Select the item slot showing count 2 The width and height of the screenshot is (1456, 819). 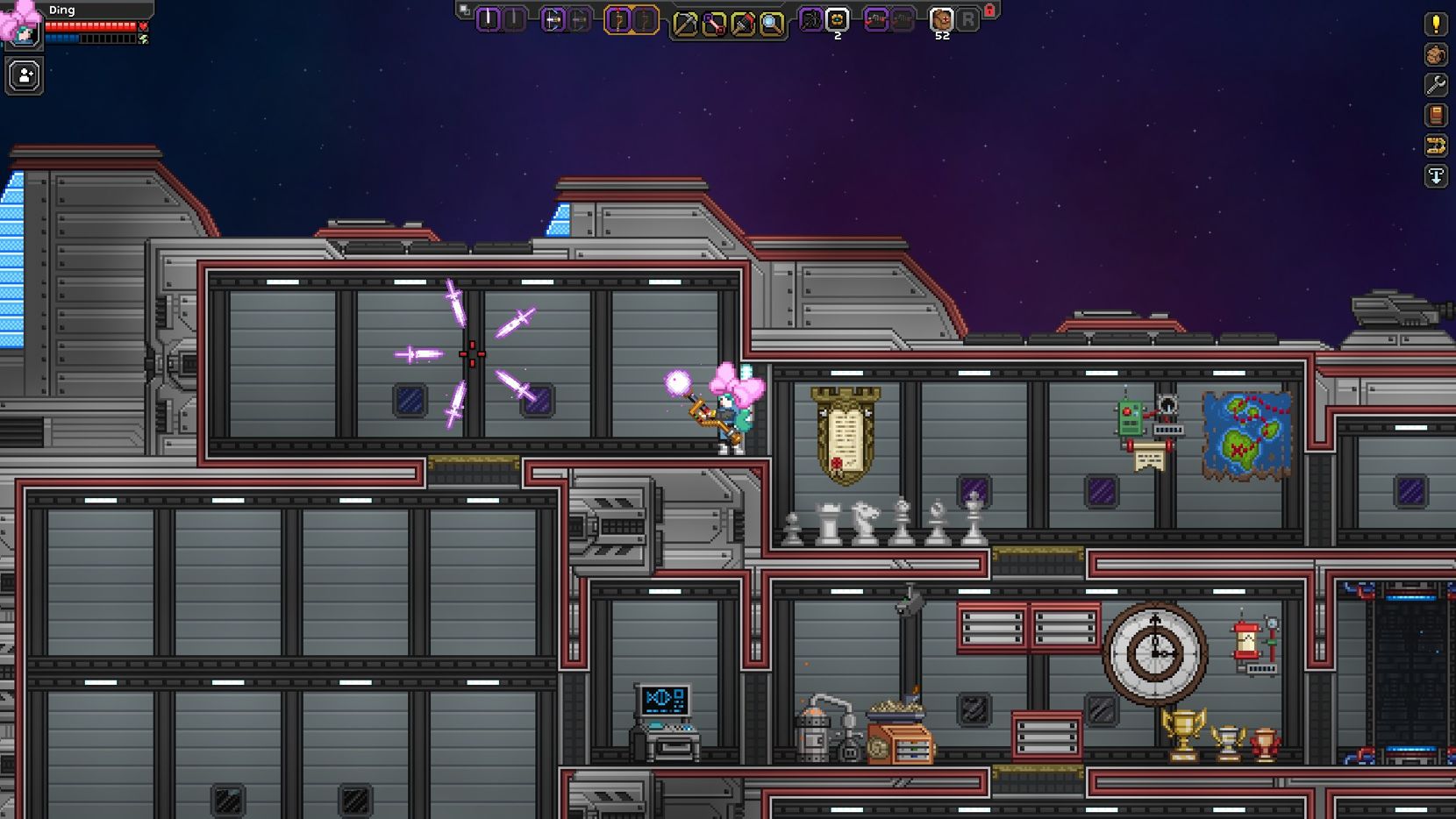(x=837, y=17)
